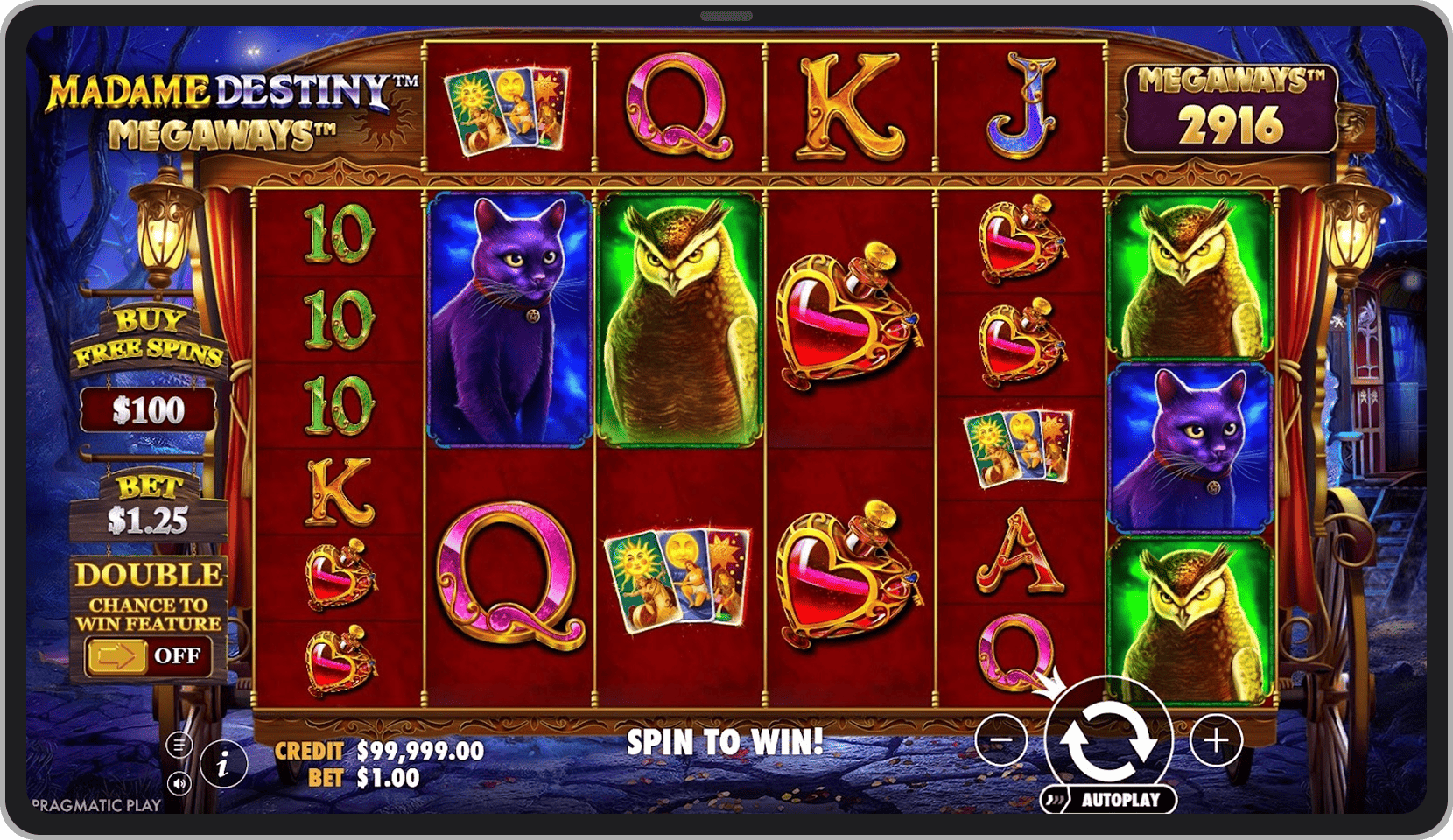Open the game info paytable
Screen dimensions: 1453x840
pos(223,765)
